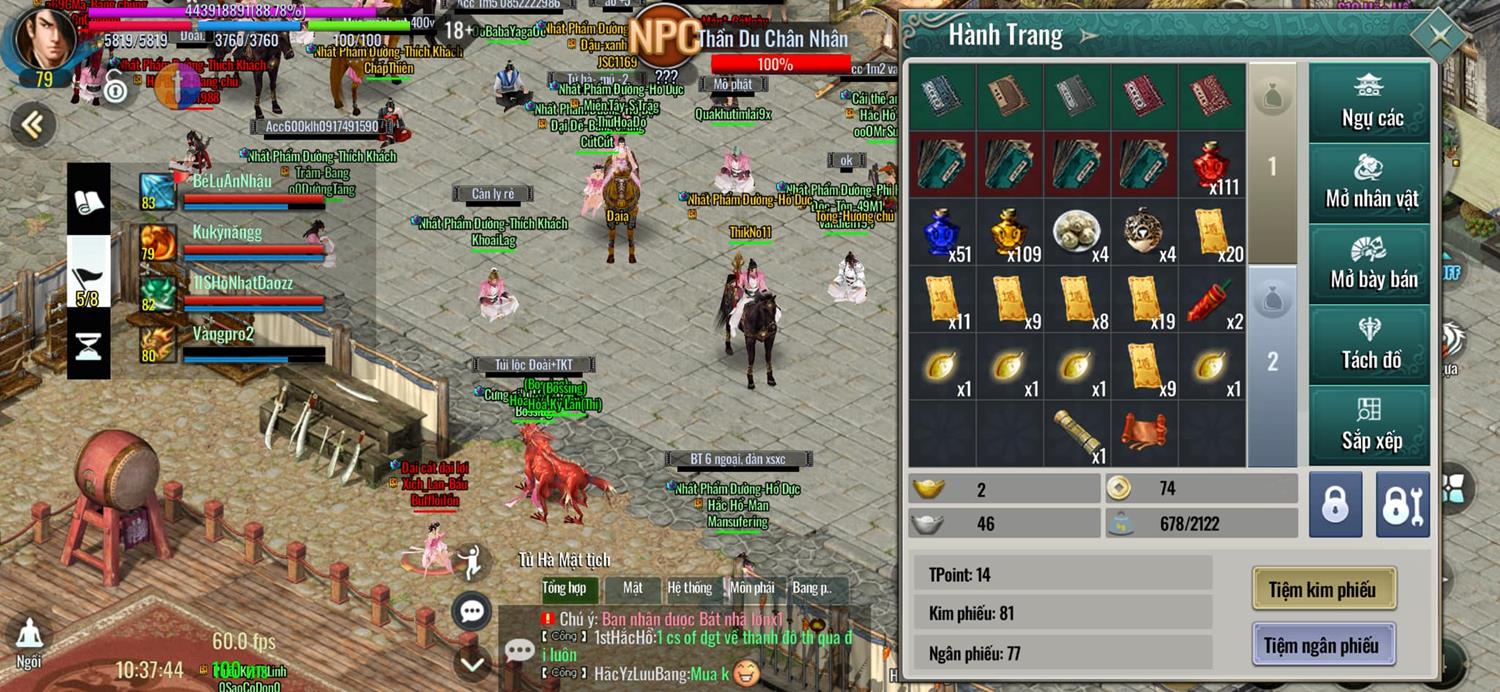Close the Hành Trang inventory window
Viewport: 1500px width, 692px height.
coord(1440,37)
